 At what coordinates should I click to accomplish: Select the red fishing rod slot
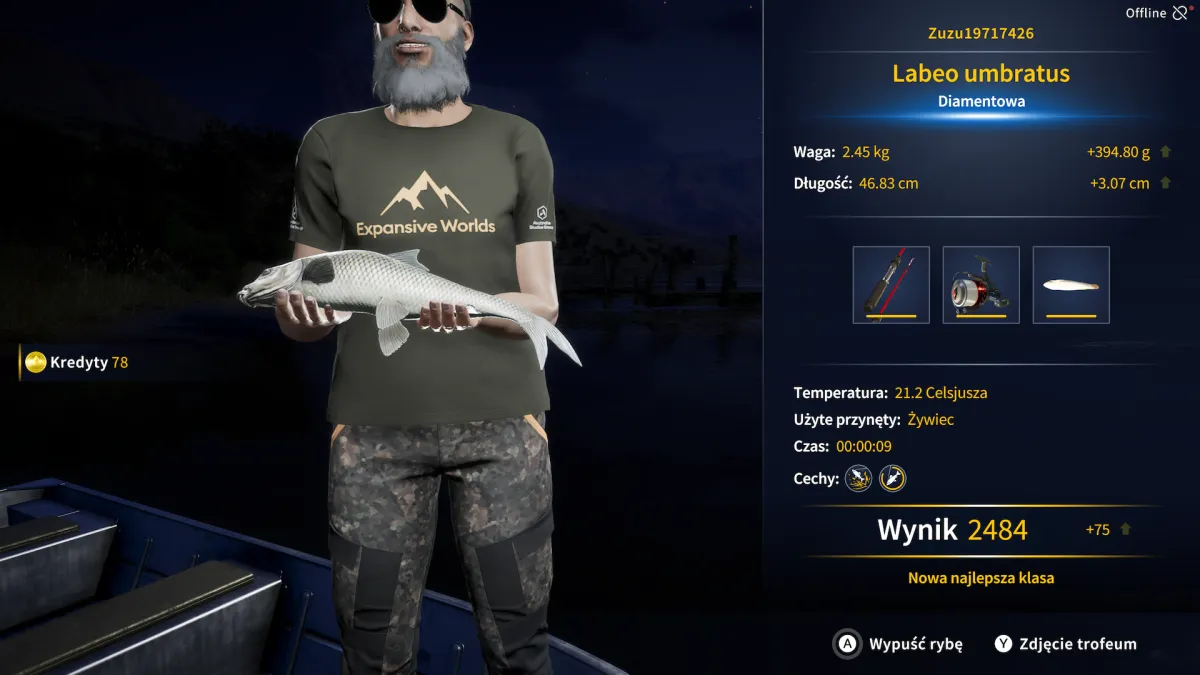pyautogui.click(x=891, y=285)
